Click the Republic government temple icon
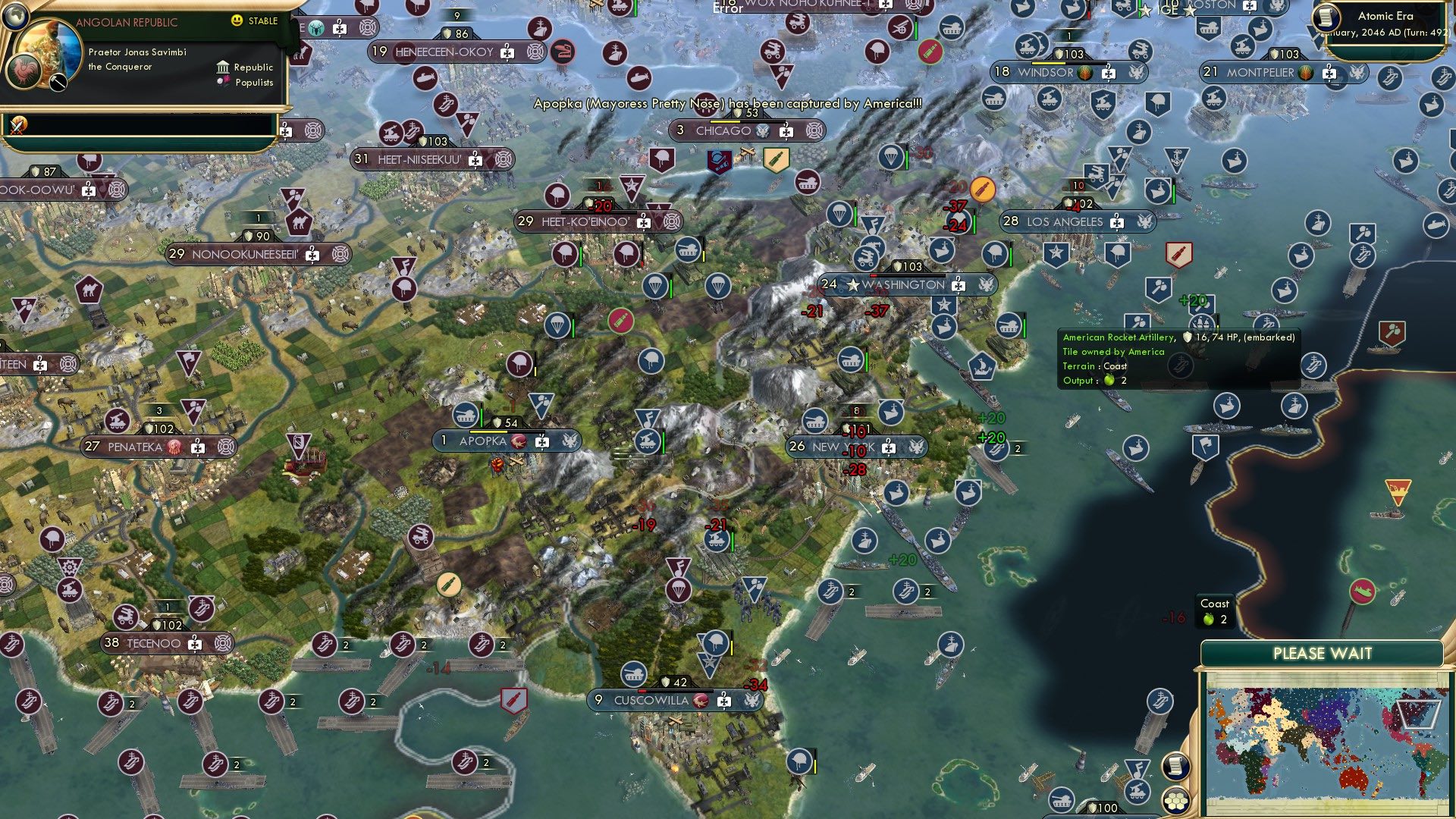Screen dimensions: 1456x819 (x=223, y=67)
